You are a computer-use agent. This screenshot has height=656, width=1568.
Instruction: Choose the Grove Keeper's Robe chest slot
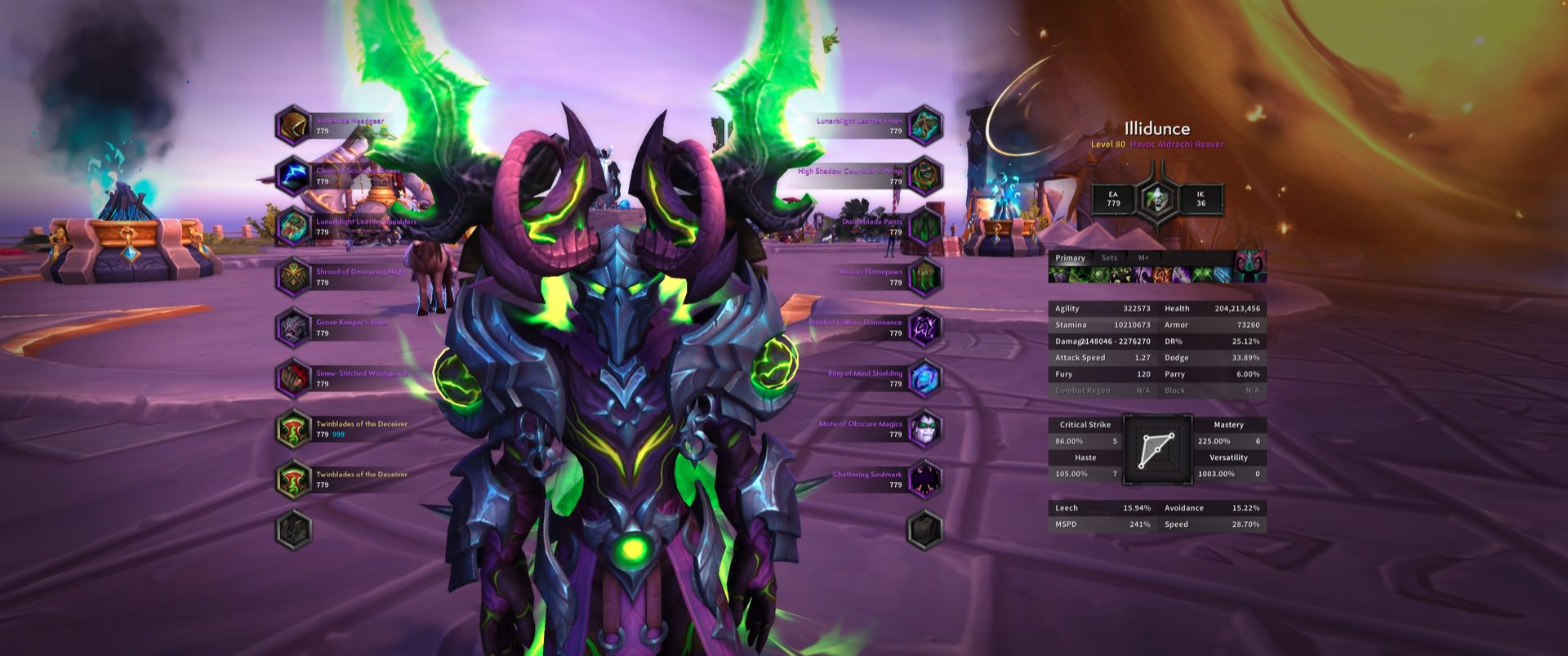point(293,328)
